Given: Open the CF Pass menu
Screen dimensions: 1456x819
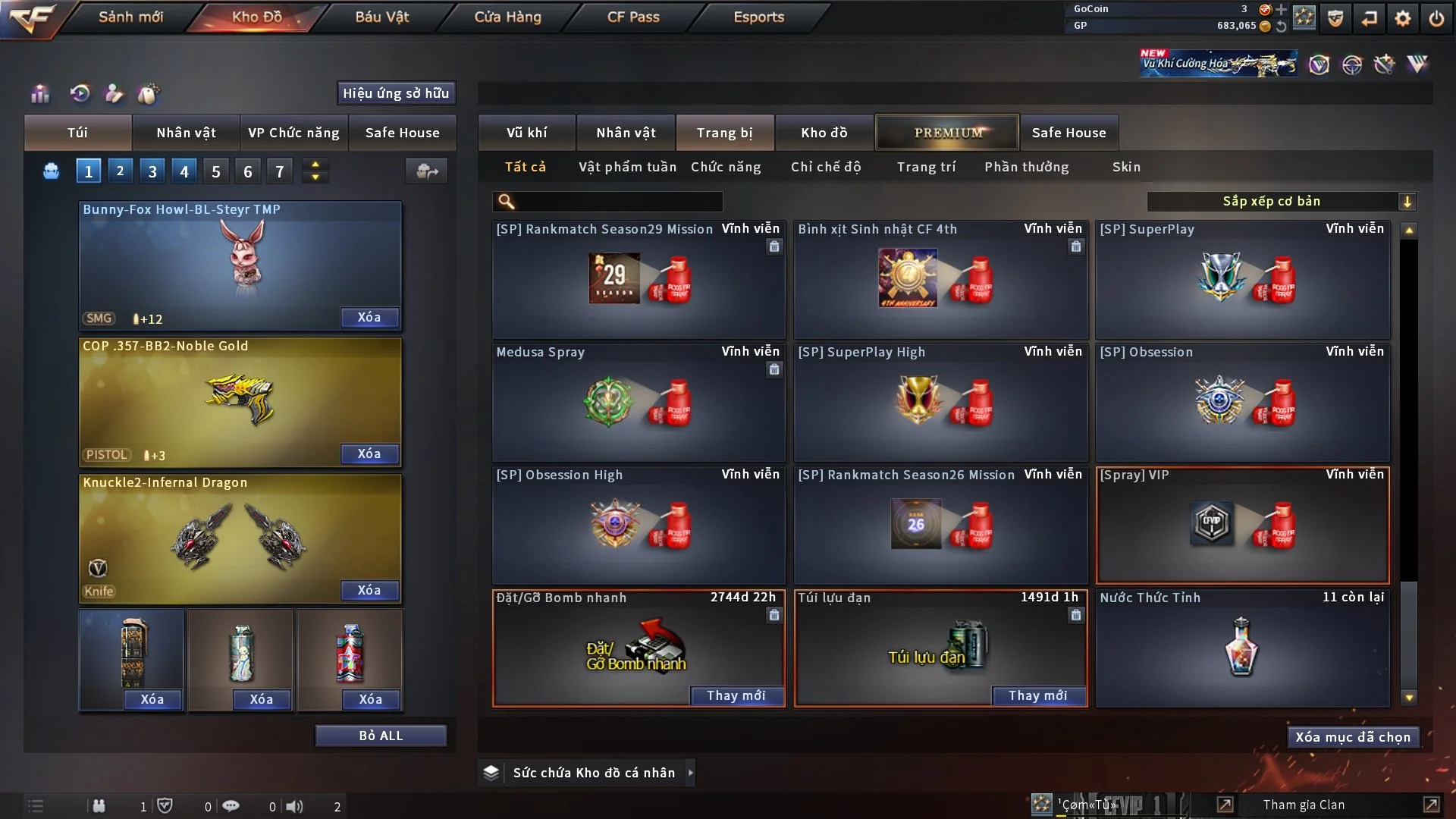Looking at the screenshot, I should tap(633, 17).
